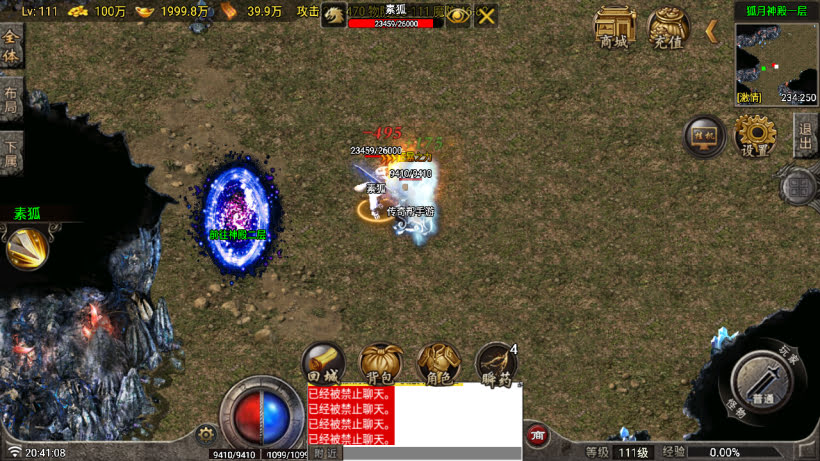View target details with the eye icon
Image resolution: width=820 pixels, height=461 pixels.
pyautogui.click(x=458, y=16)
